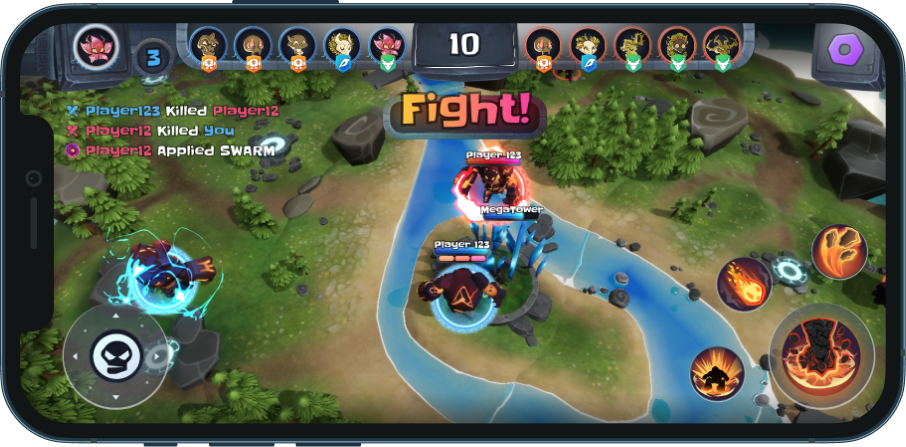Viewport: 906px width, 447px height.
Task: Tap the joystick's left arrow
Action: coord(74,355)
